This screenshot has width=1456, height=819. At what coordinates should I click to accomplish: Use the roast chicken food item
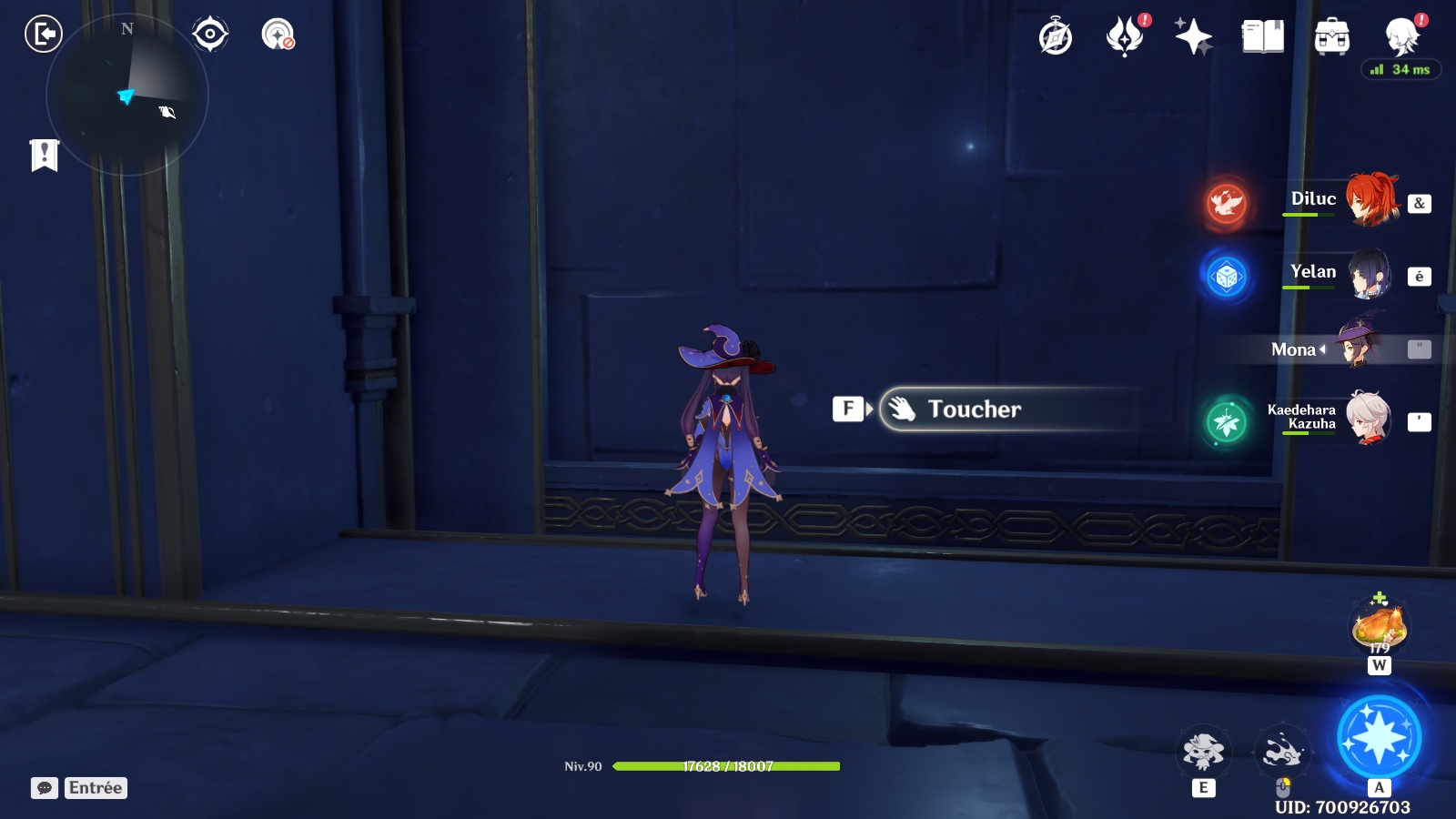[1380, 626]
